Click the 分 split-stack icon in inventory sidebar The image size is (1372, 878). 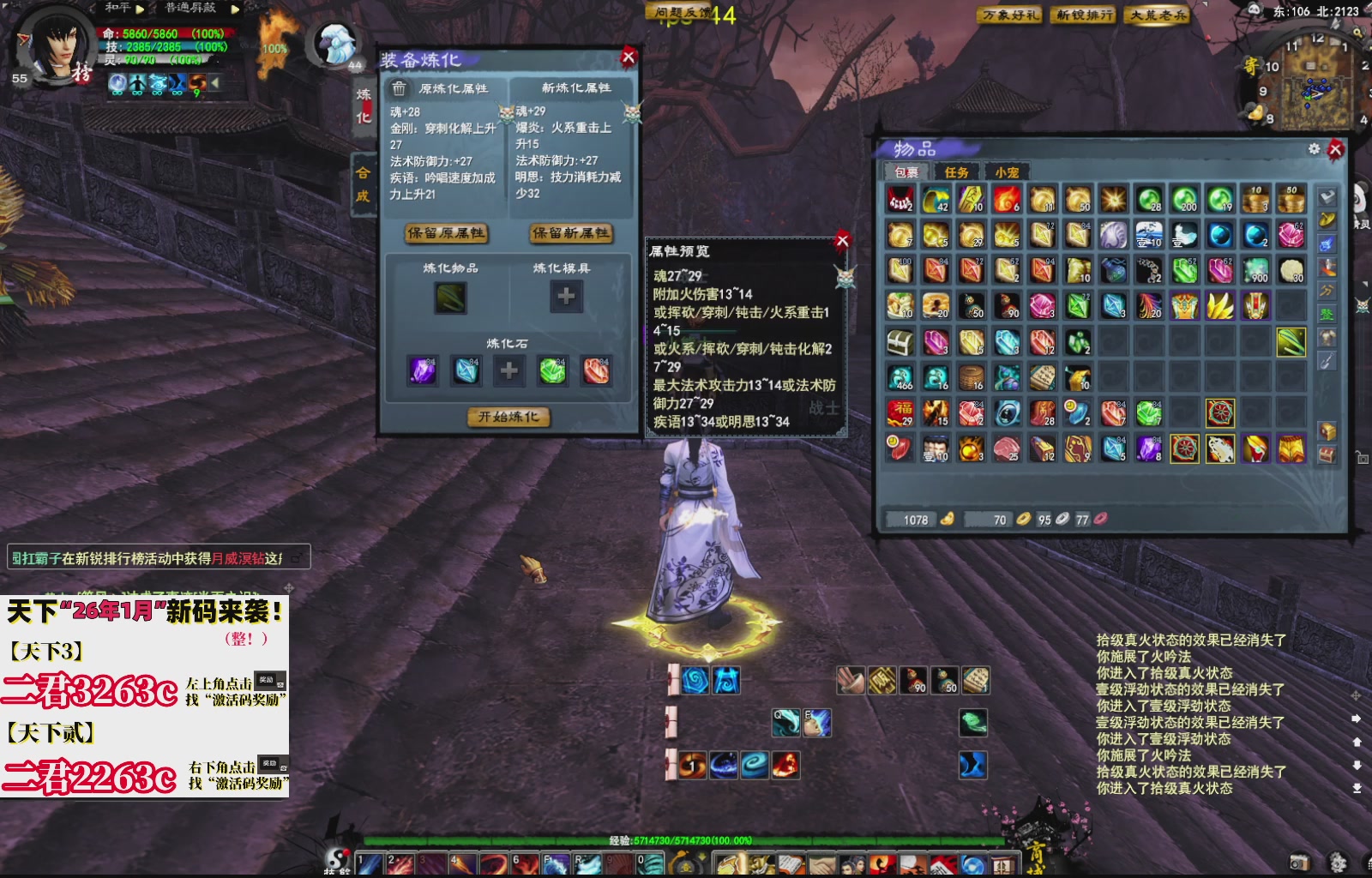(1326, 288)
